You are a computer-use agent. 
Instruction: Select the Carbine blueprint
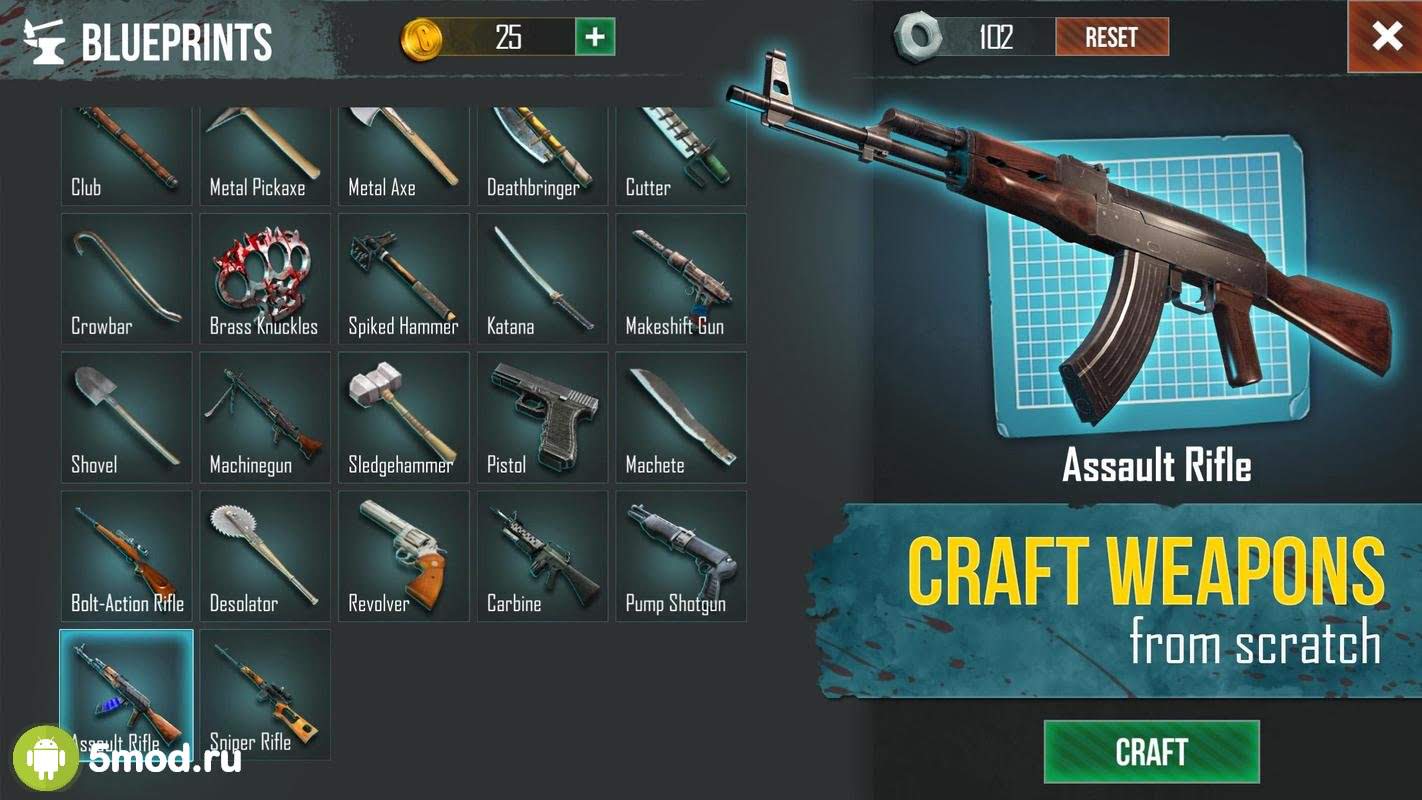(x=542, y=556)
